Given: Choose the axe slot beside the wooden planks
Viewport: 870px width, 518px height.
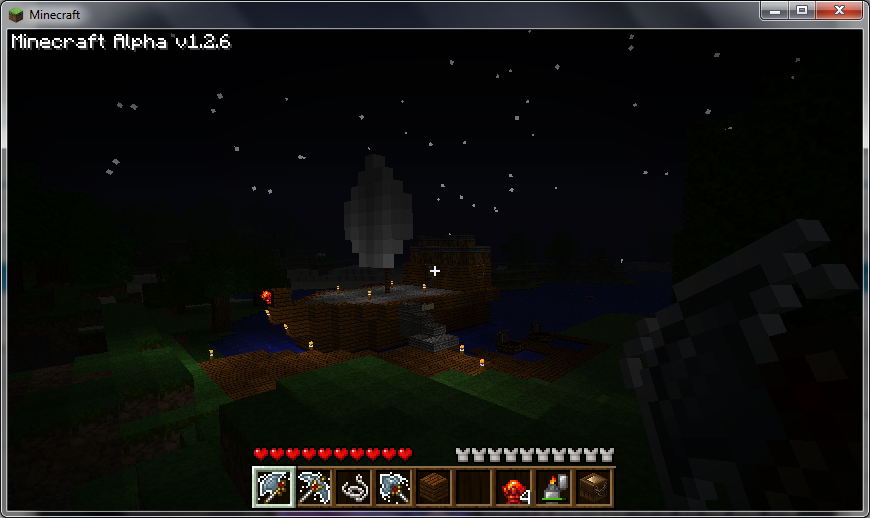Looking at the screenshot, I should 393,488.
